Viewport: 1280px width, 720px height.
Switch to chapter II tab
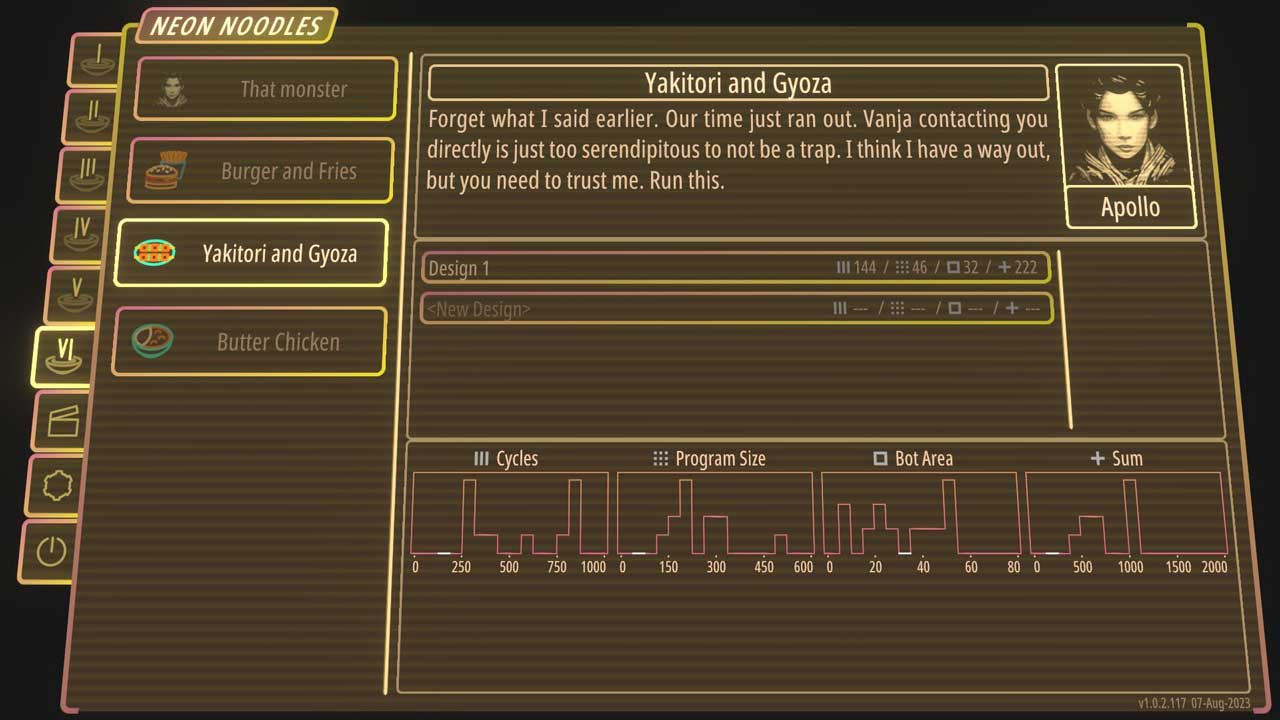(92, 117)
